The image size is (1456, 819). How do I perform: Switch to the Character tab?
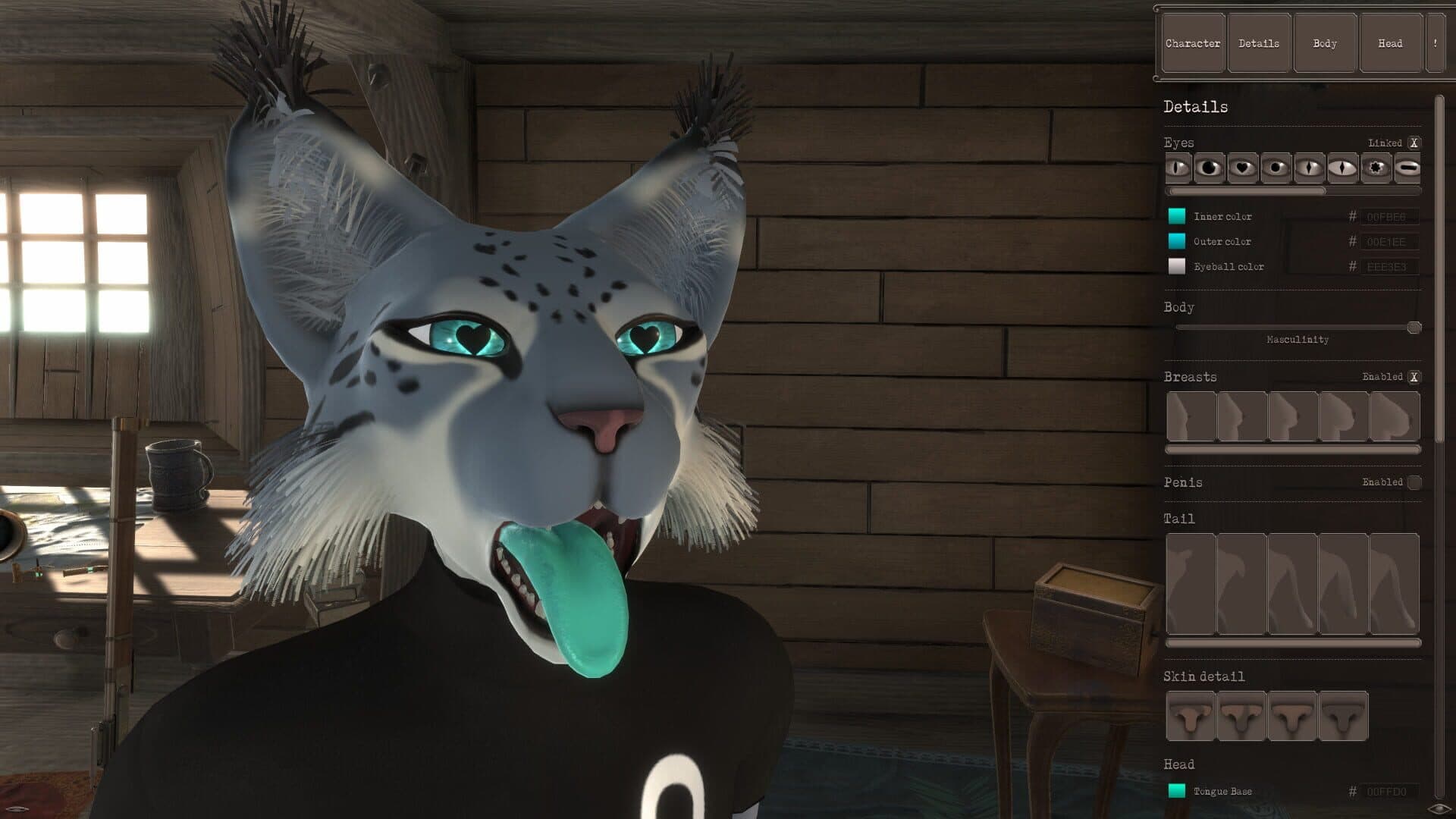click(1193, 43)
